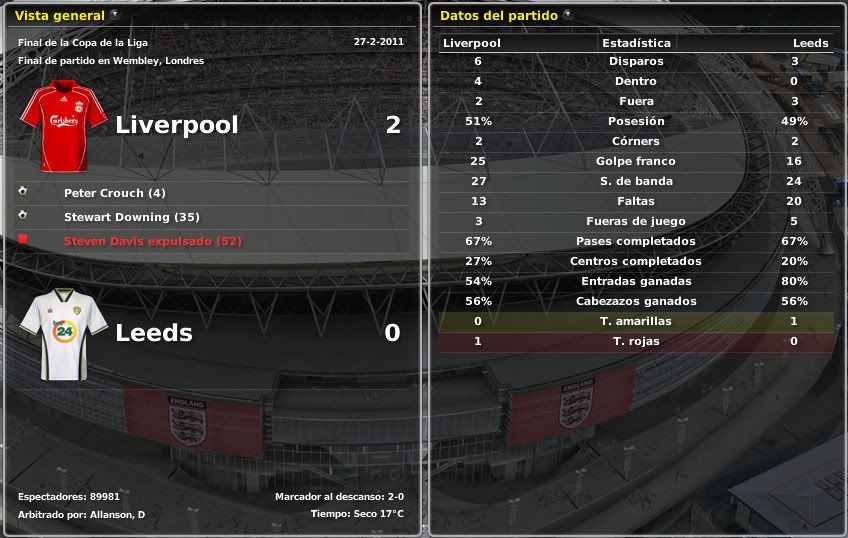
Task: Click the Estadística column header
Action: 636,43
